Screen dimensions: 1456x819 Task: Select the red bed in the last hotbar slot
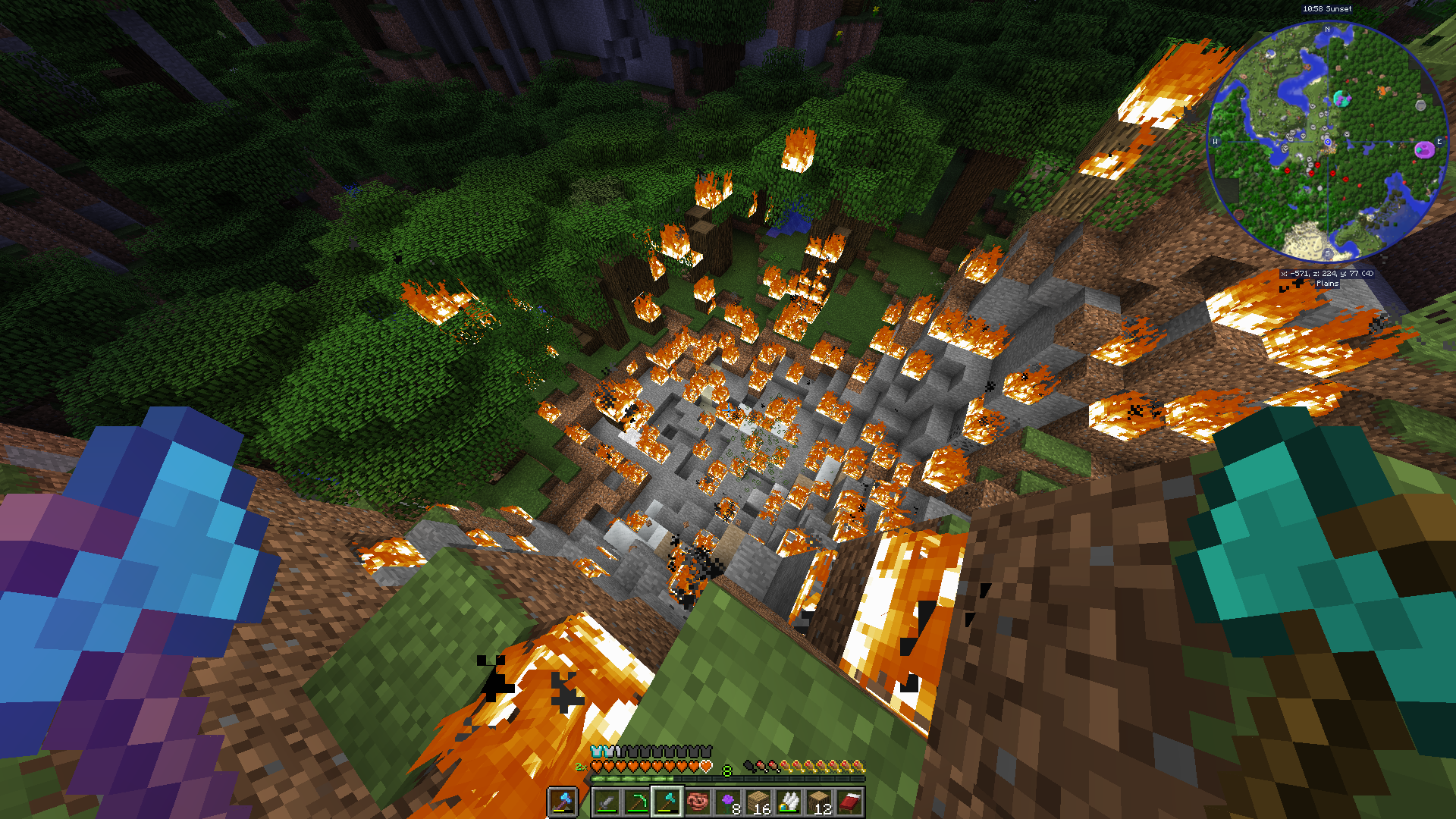point(851,802)
